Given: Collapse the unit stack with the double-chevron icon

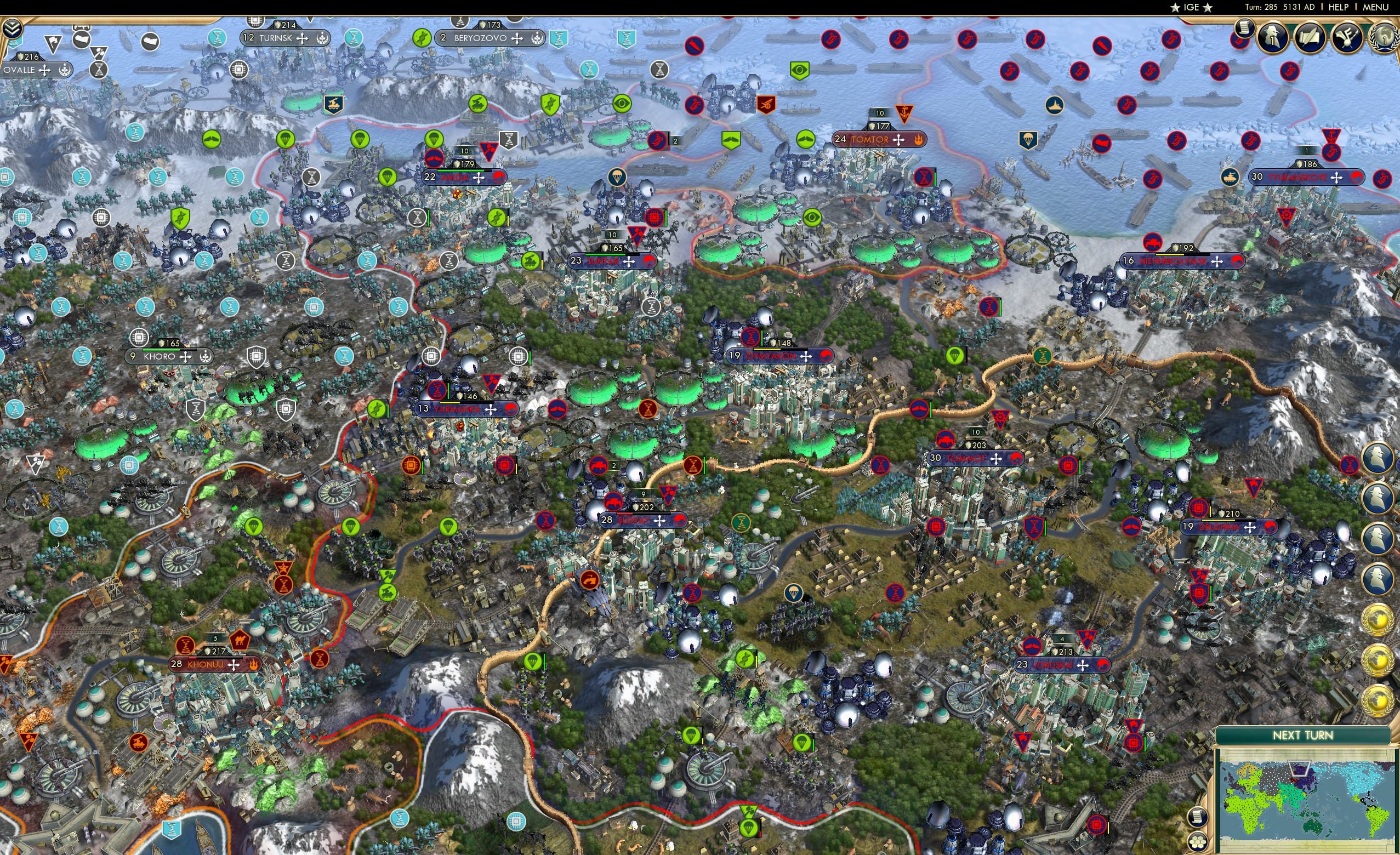Looking at the screenshot, I should [x=13, y=29].
